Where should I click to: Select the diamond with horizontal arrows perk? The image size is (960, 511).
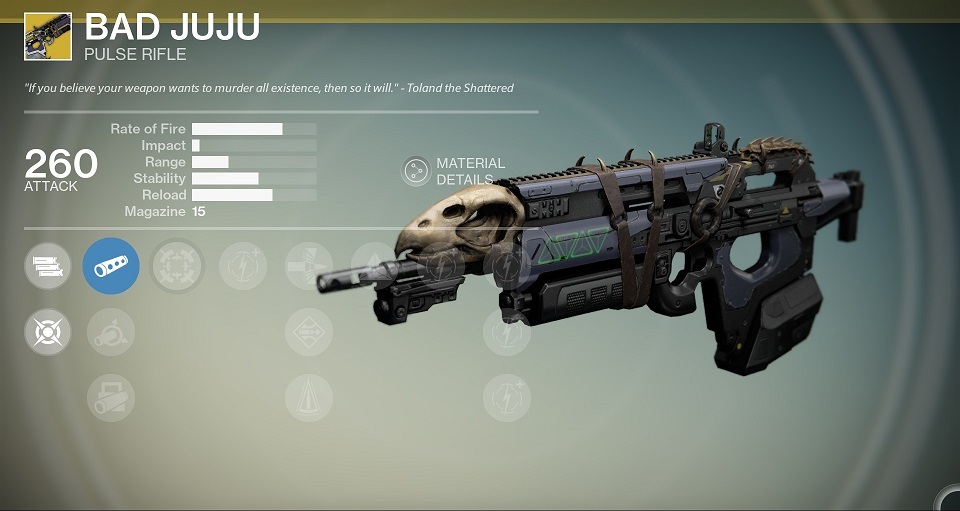pos(308,332)
